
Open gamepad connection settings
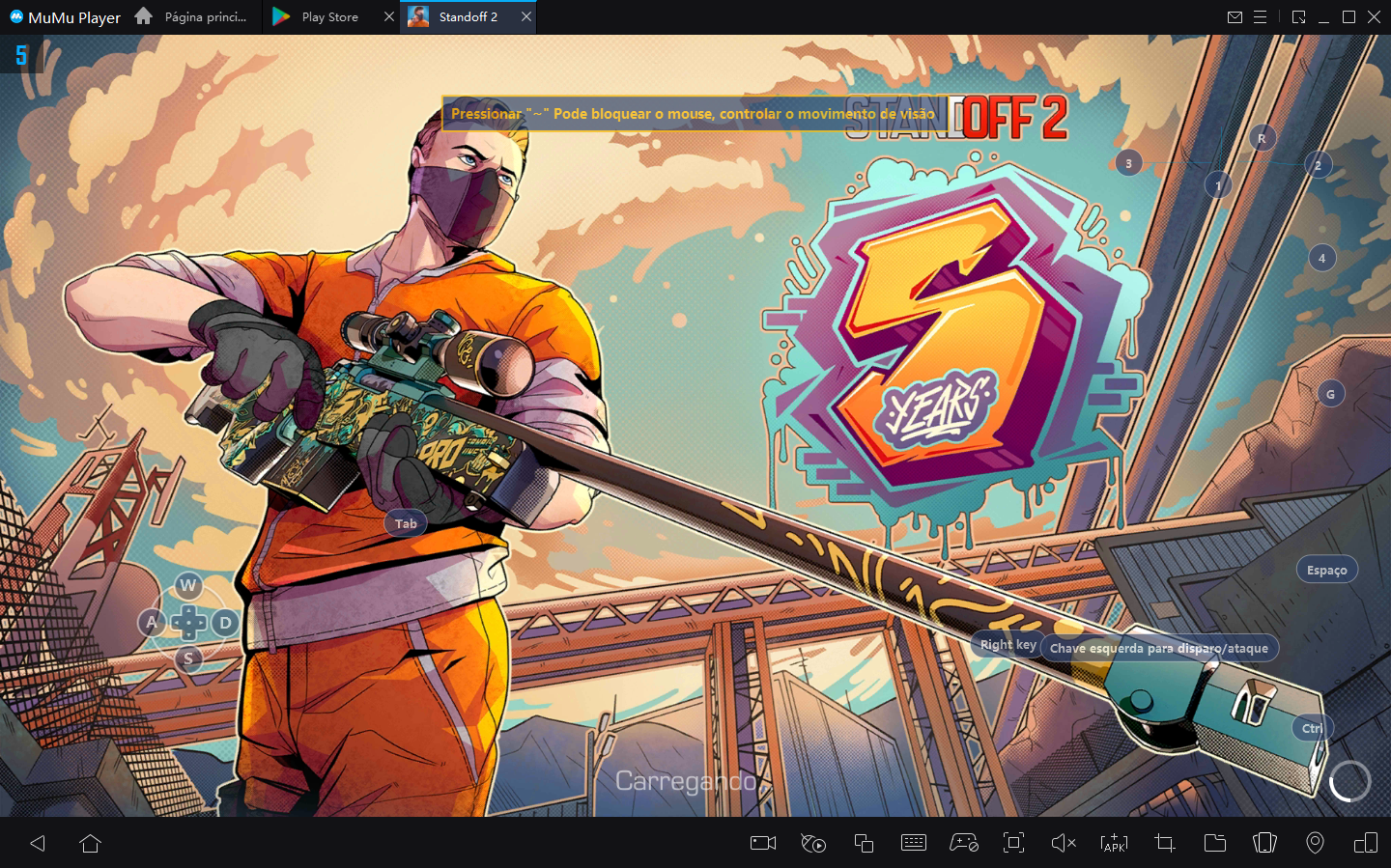(x=963, y=843)
